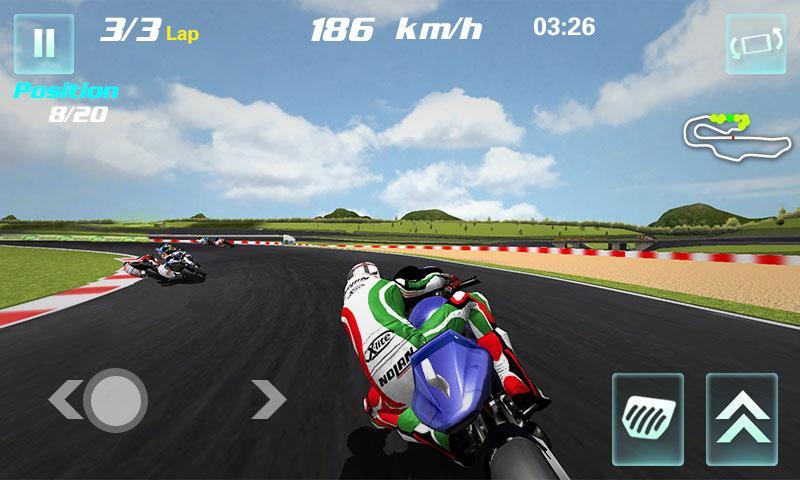
Task: Activate the double-arrow boost button
Action: coord(741,418)
